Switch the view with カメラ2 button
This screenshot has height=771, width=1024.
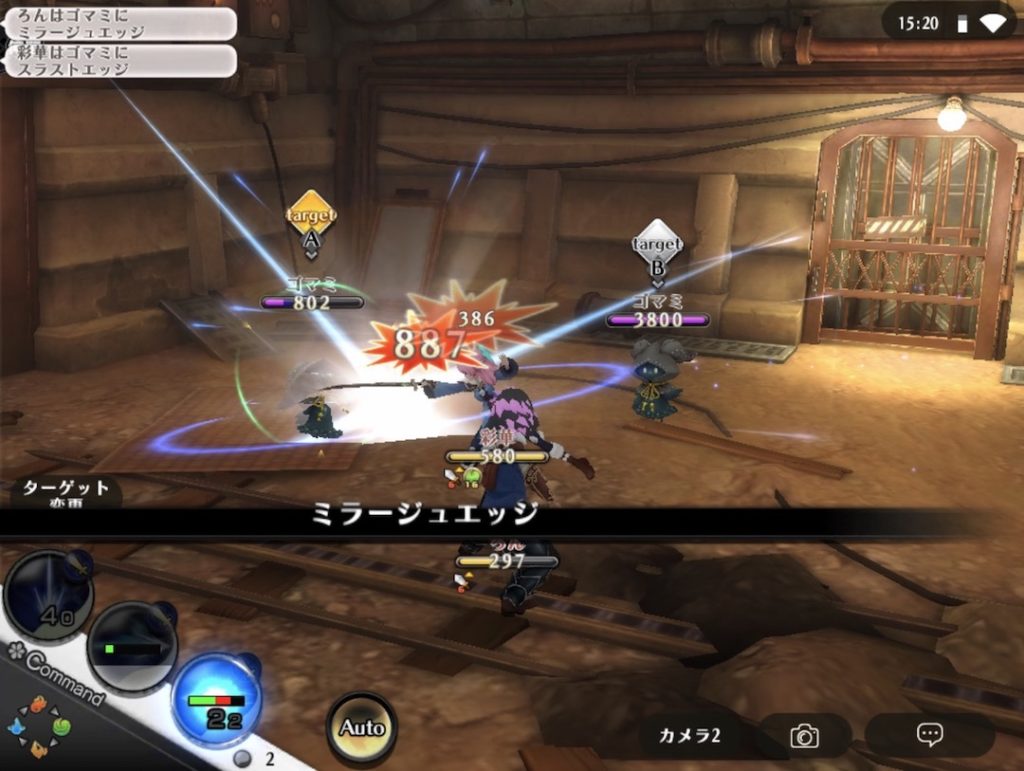coord(690,736)
